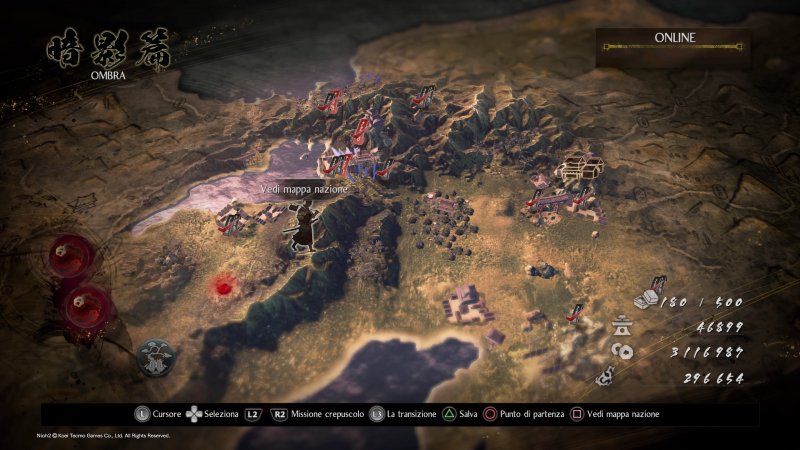Click 'Vedi mappa nazione' in the bottom bar
Viewport: 800px width, 450px height.
point(616,413)
